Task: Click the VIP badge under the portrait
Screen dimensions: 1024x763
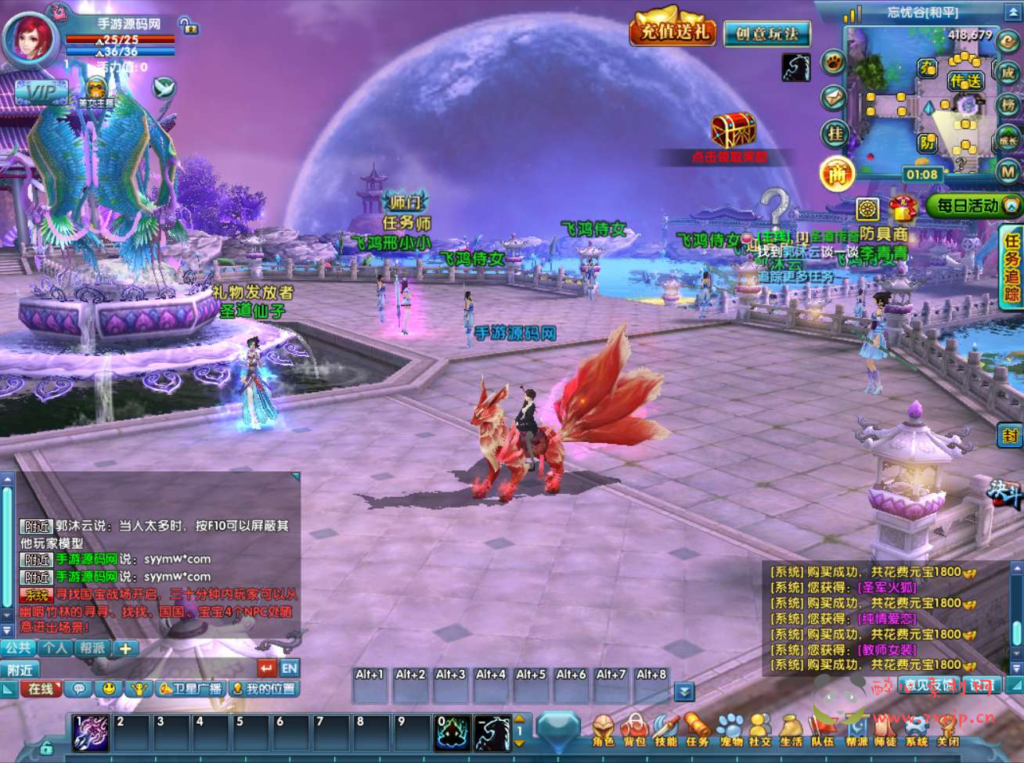Action: click(x=41, y=92)
